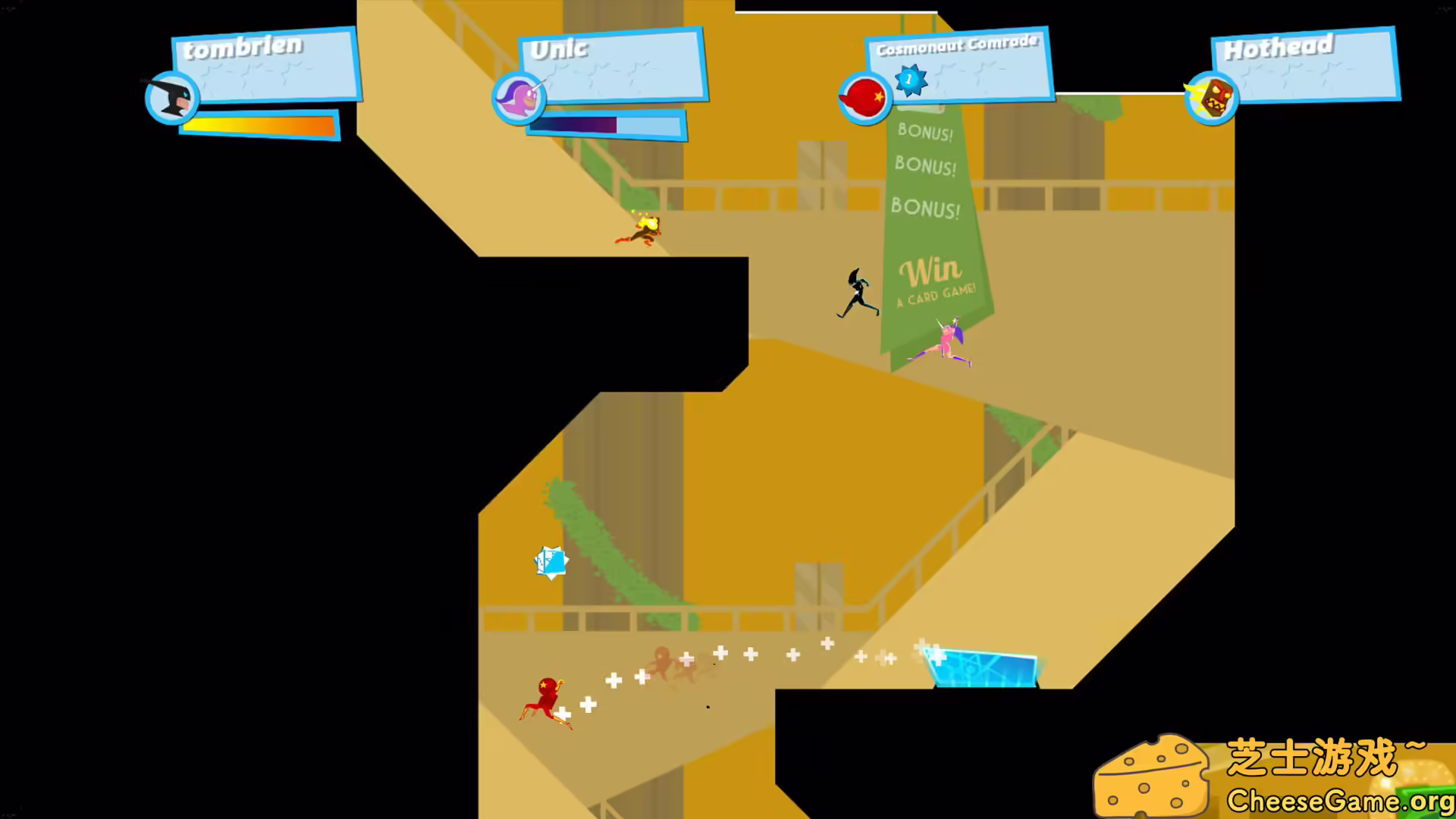1456x819 pixels.
Task: Select tombrien's black cat avatar icon
Action: pos(171,97)
